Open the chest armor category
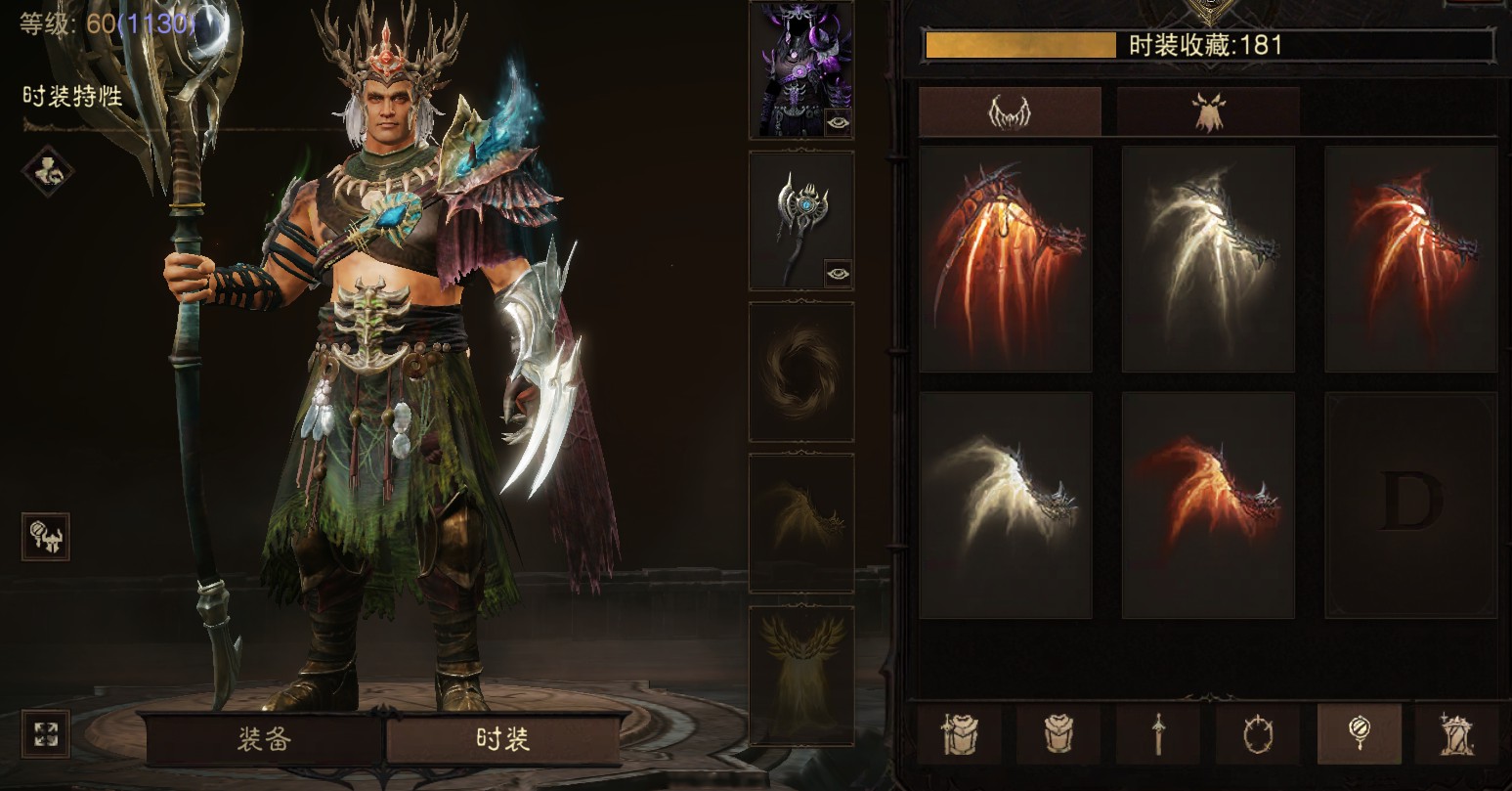The image size is (1512, 791). (x=1058, y=733)
